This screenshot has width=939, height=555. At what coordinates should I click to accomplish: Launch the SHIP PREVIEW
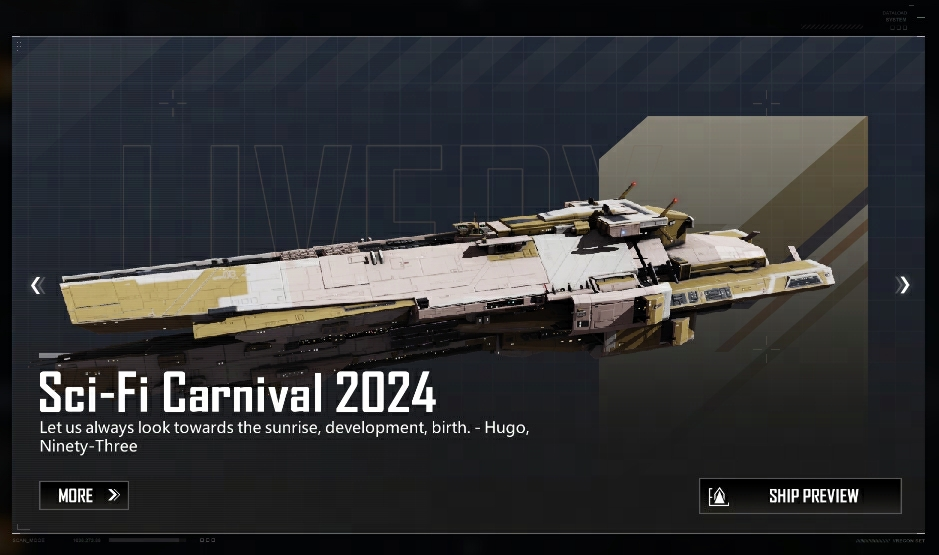800,495
